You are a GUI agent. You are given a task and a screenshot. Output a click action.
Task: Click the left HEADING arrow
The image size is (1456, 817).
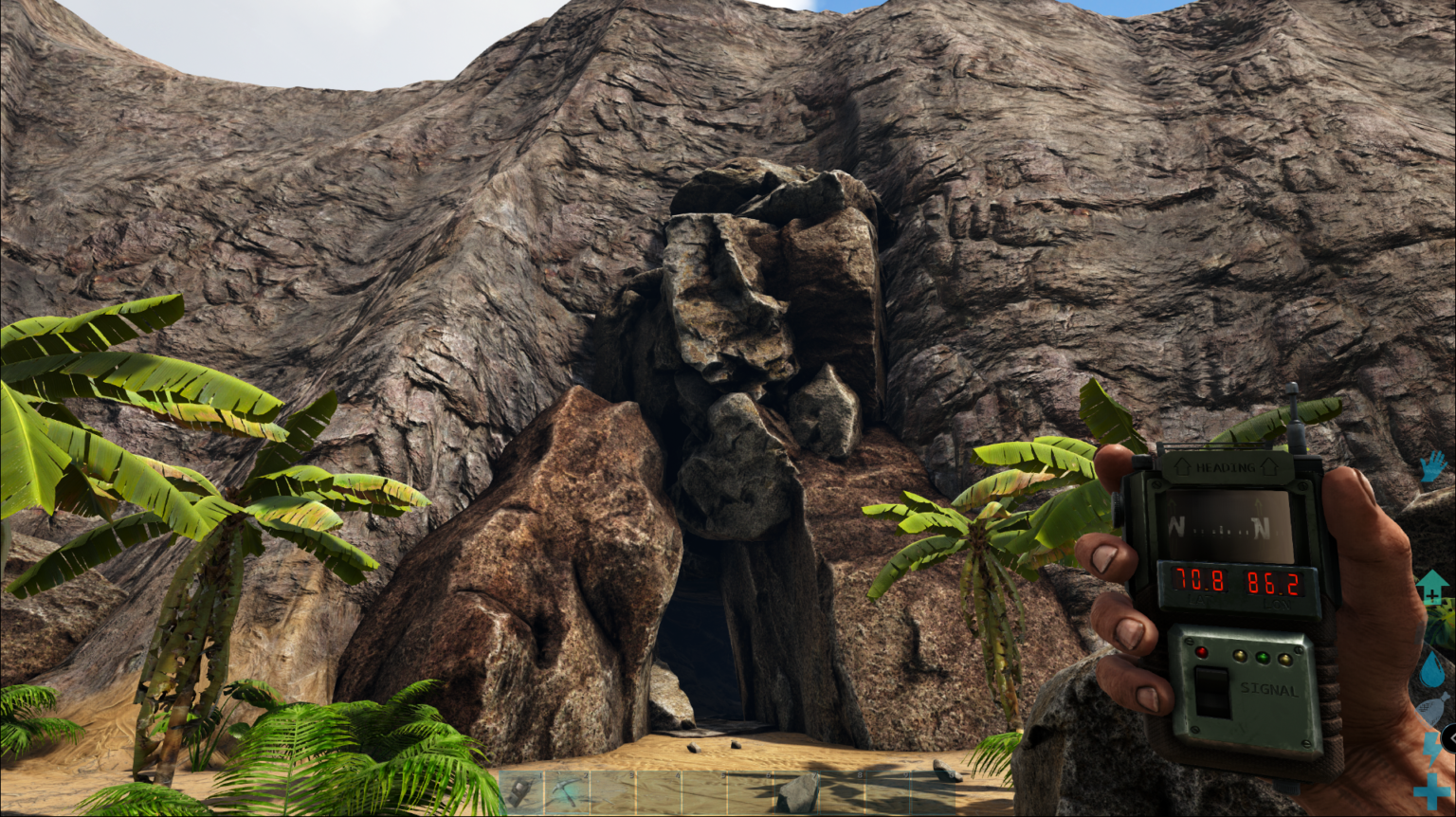[1182, 466]
